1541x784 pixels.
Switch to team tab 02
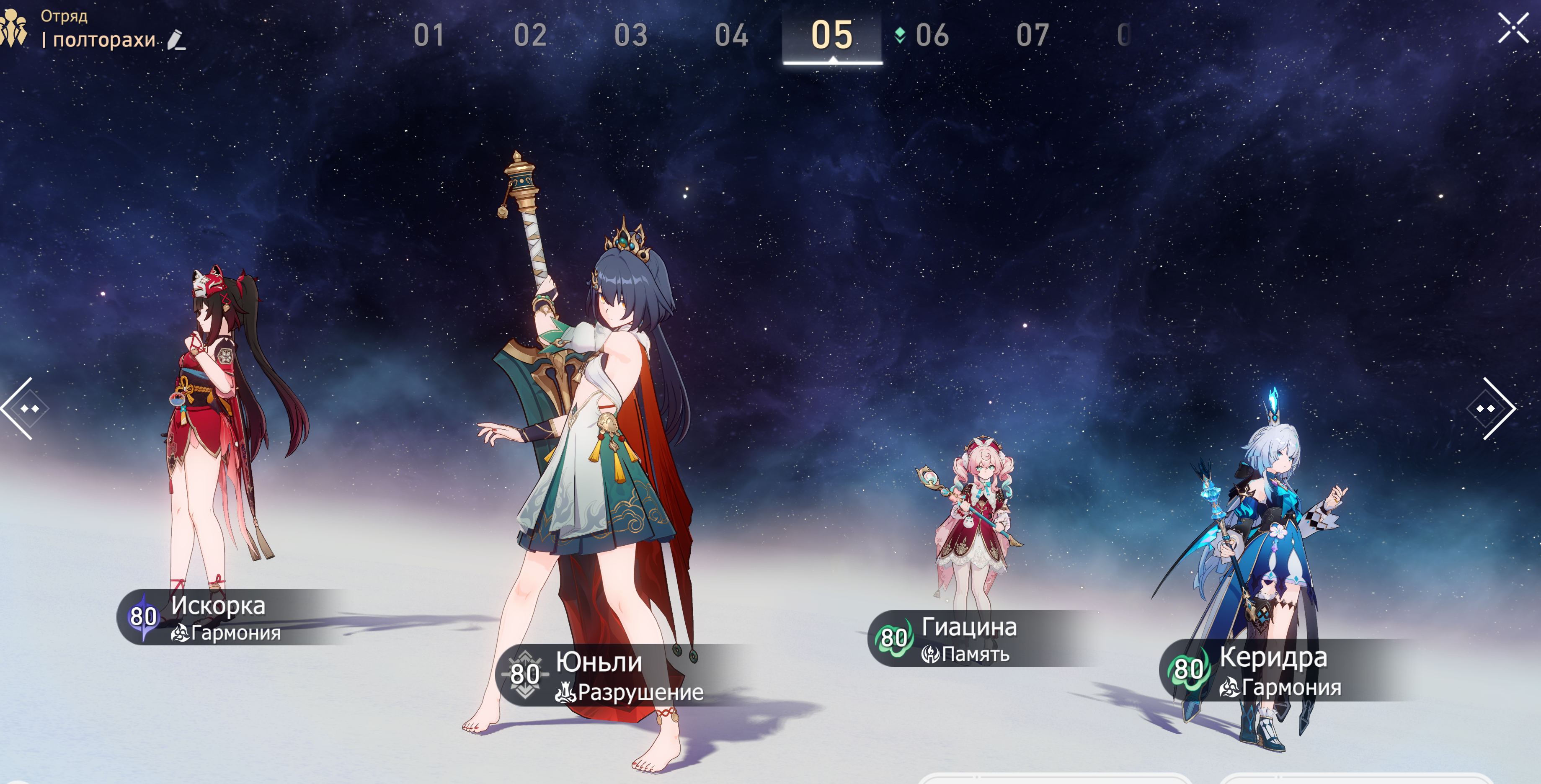(530, 35)
